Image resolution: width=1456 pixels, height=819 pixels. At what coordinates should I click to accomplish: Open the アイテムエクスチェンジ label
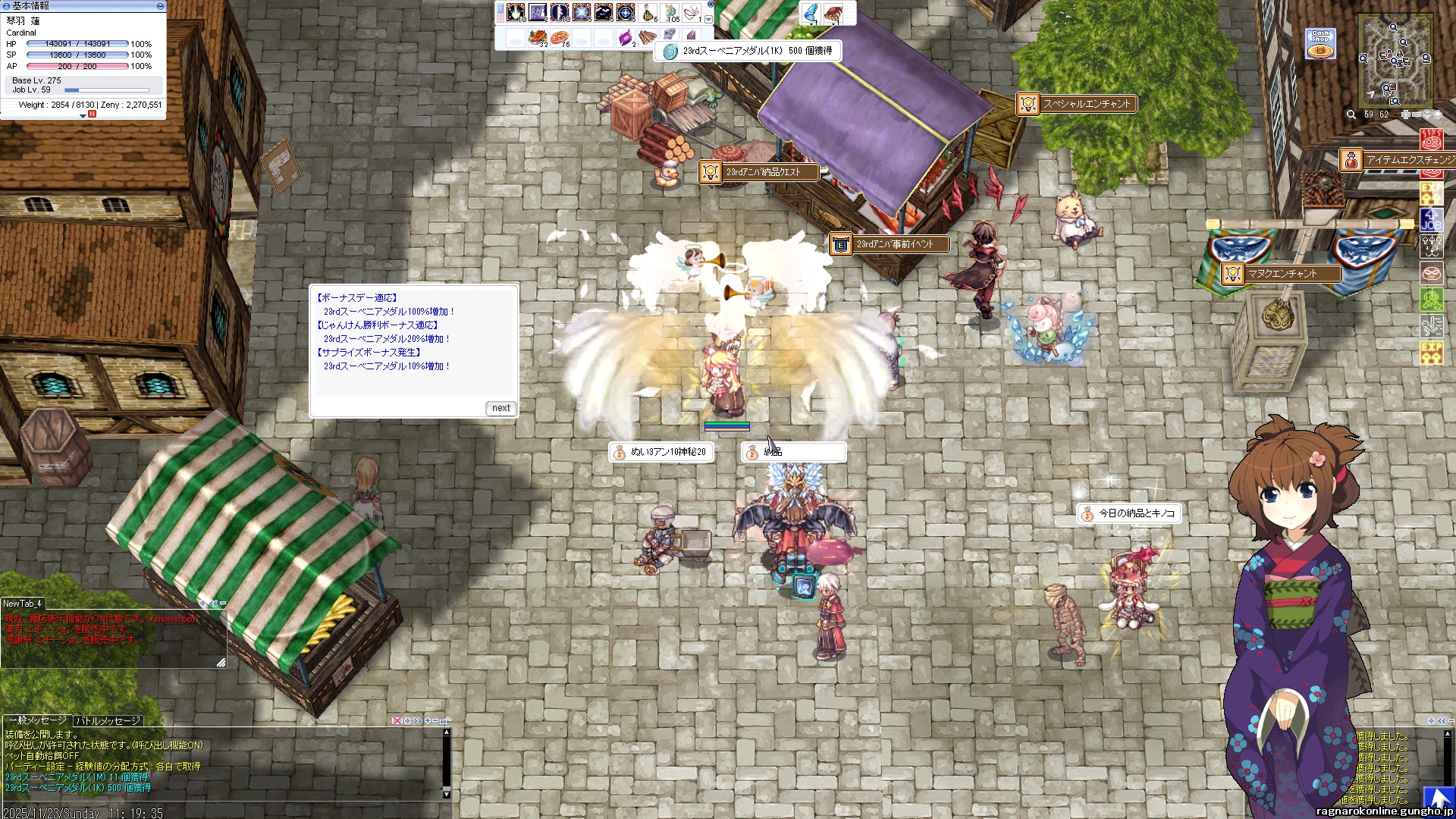pyautogui.click(x=1399, y=160)
